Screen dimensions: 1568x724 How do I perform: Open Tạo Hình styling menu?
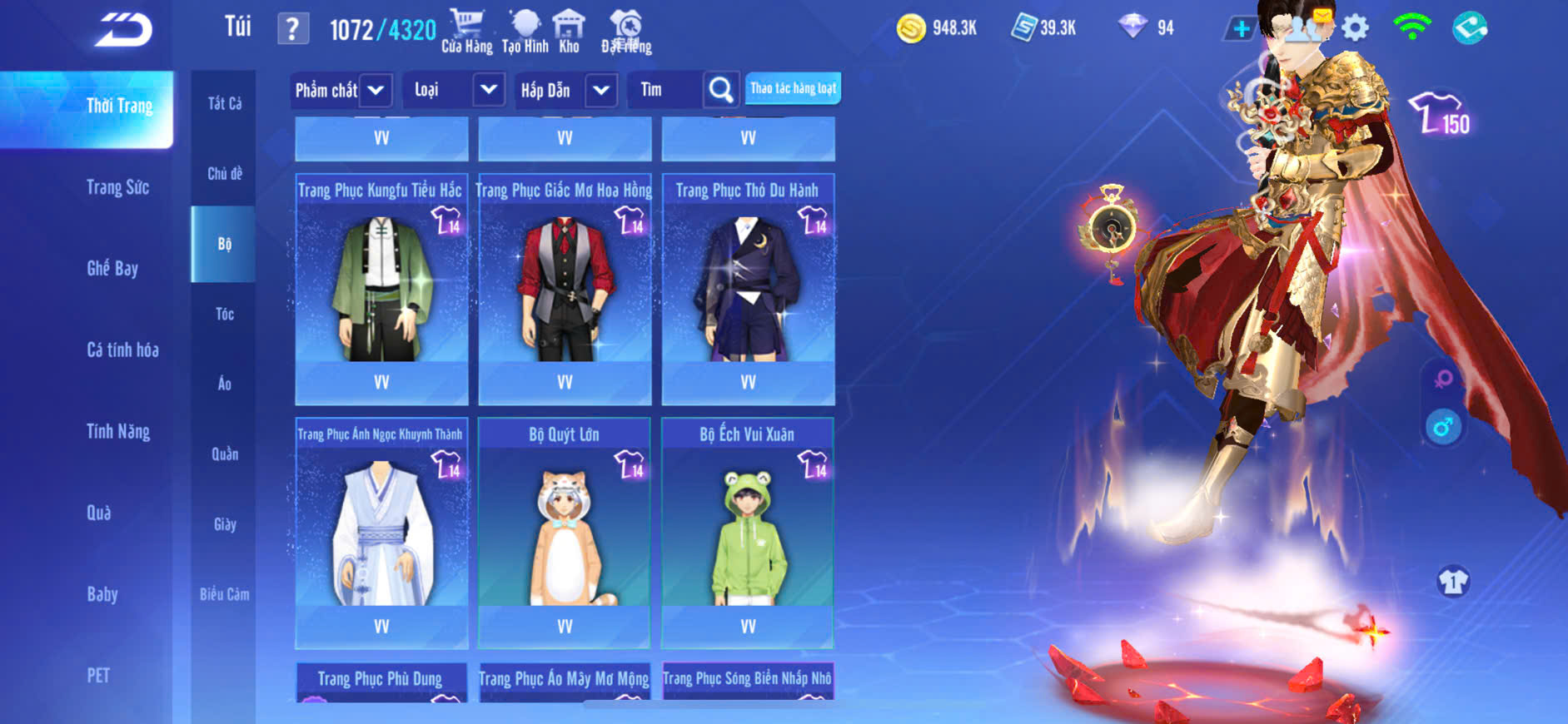525,32
